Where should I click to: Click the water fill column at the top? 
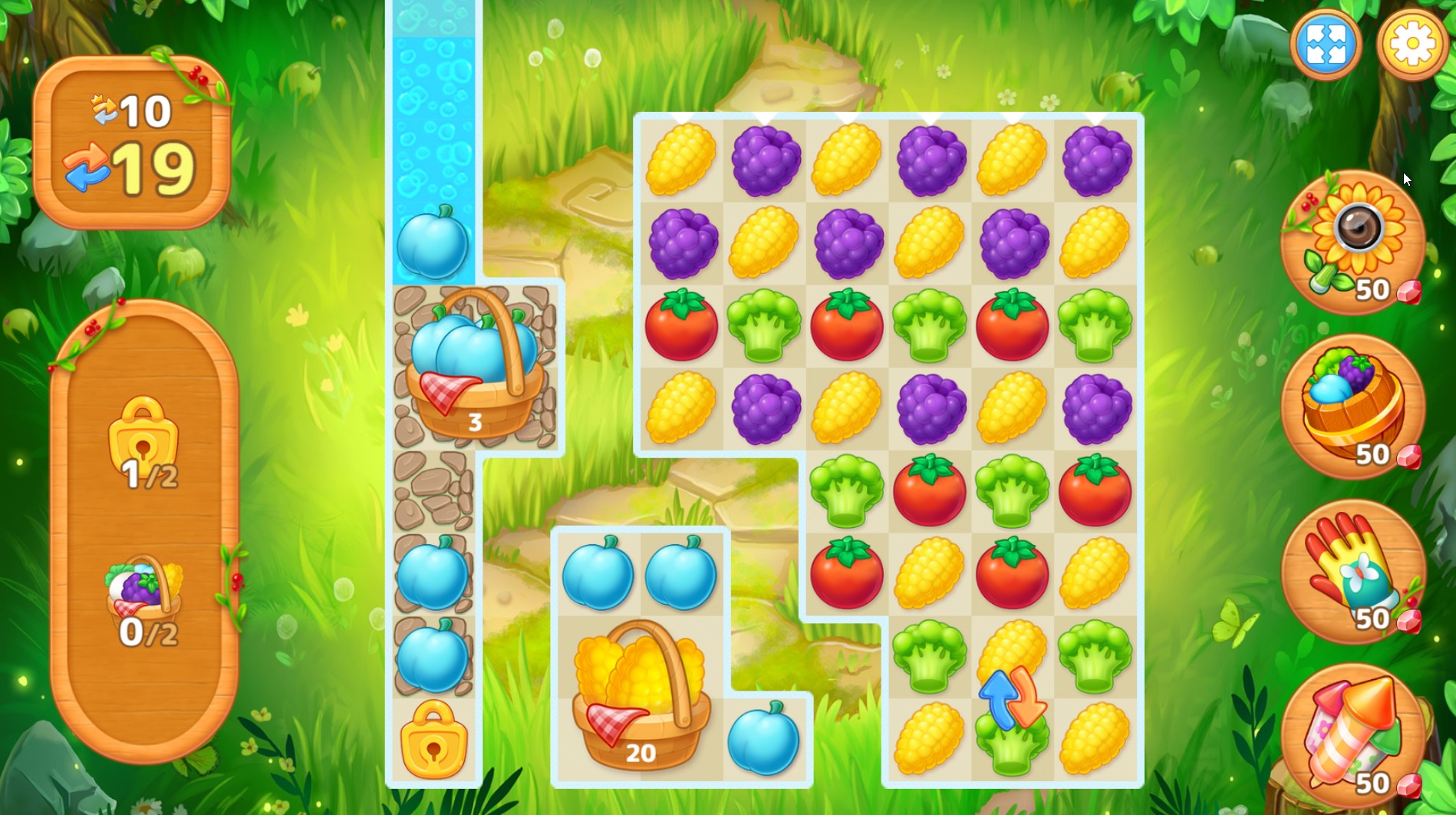434,92
